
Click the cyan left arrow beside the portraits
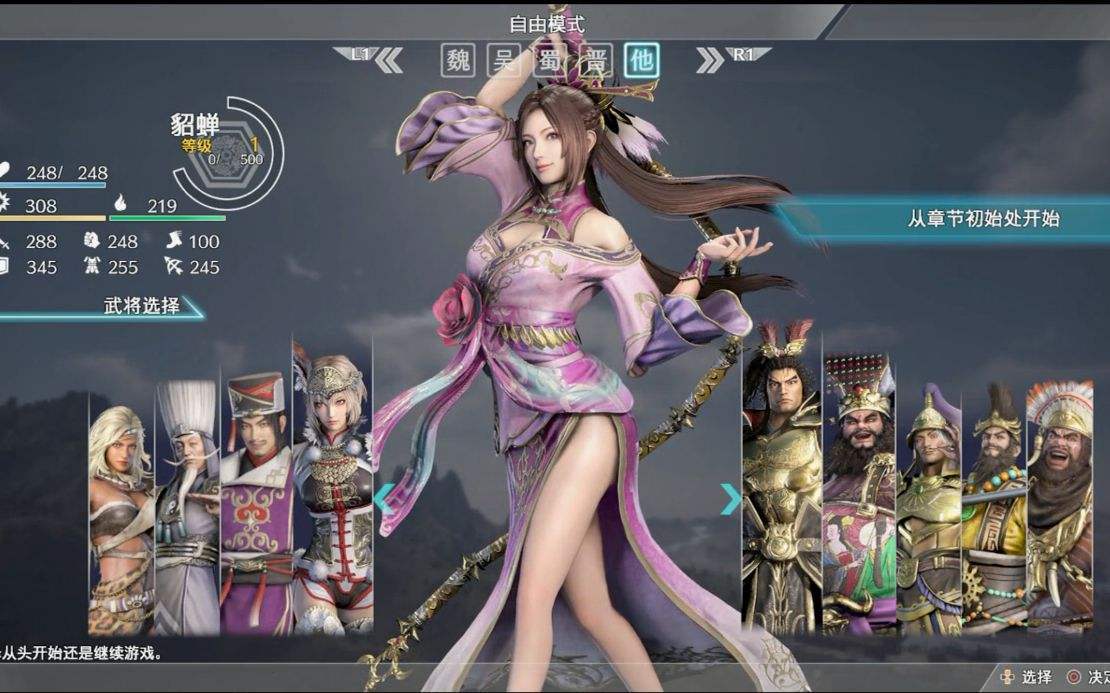coord(384,497)
